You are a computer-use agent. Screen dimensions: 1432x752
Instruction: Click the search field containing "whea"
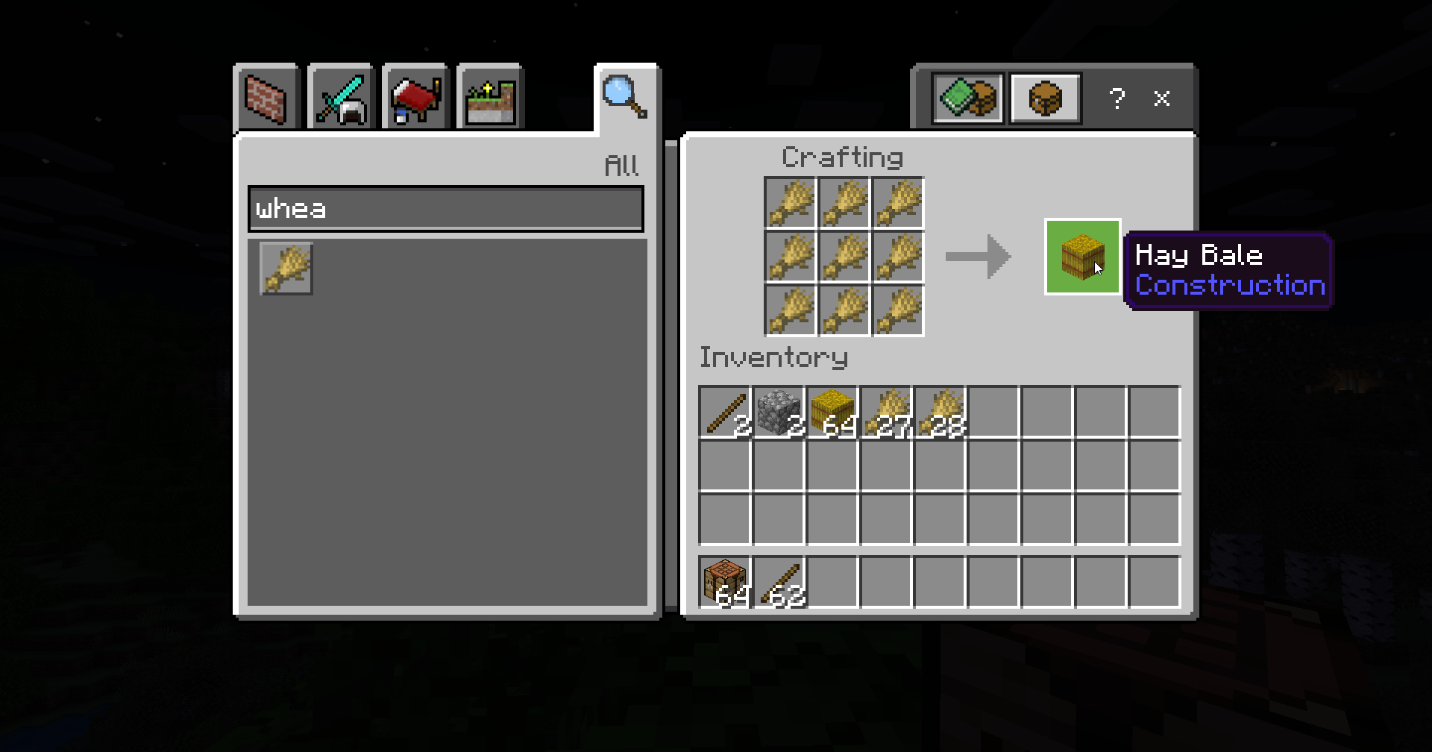445,209
